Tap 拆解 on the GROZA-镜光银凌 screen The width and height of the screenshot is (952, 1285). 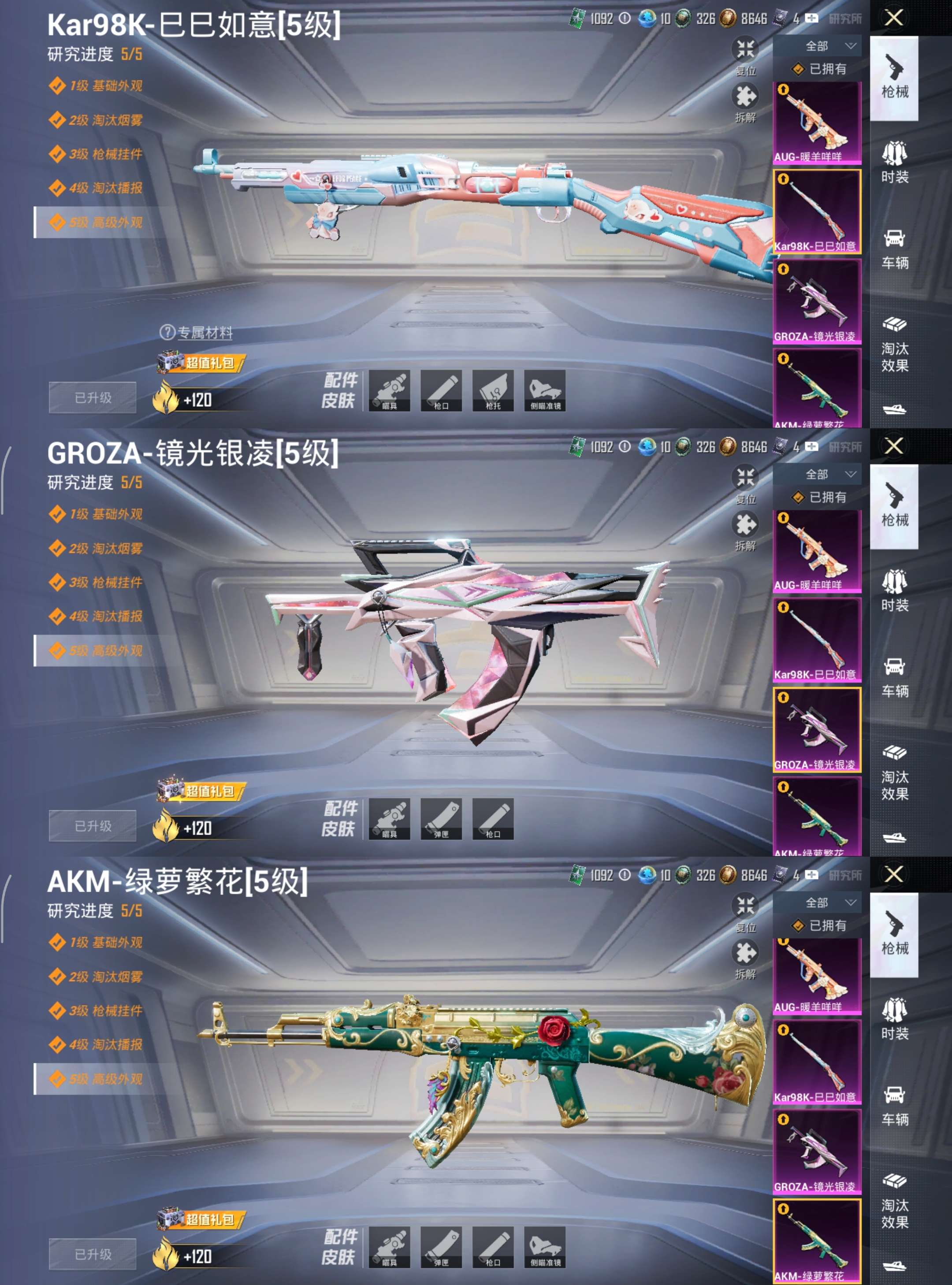(745, 531)
